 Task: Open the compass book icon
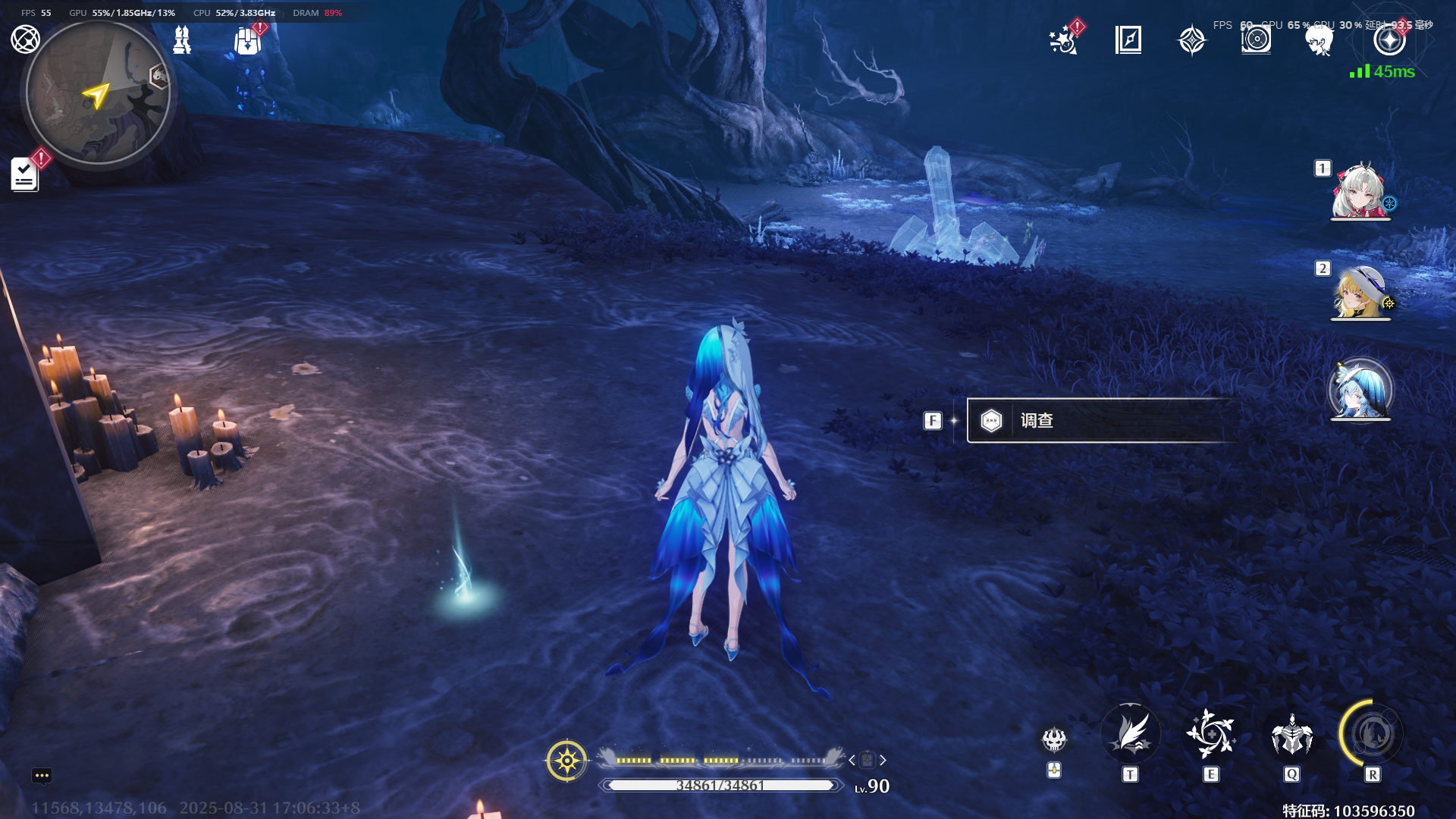1128,39
